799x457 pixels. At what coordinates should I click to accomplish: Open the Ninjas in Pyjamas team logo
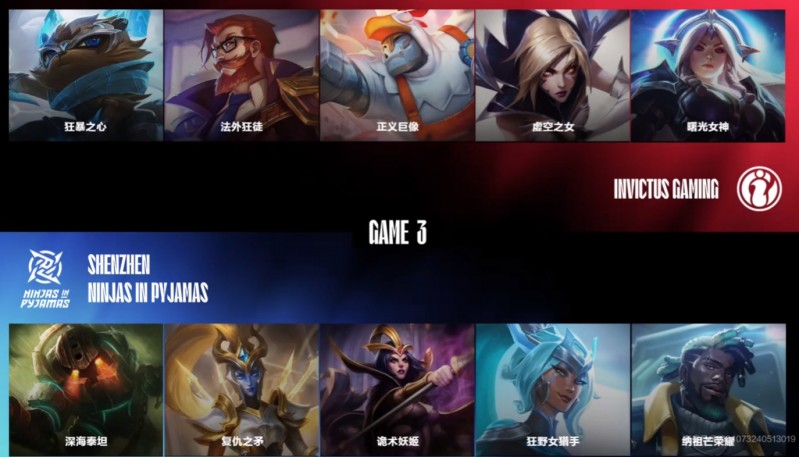point(46,277)
